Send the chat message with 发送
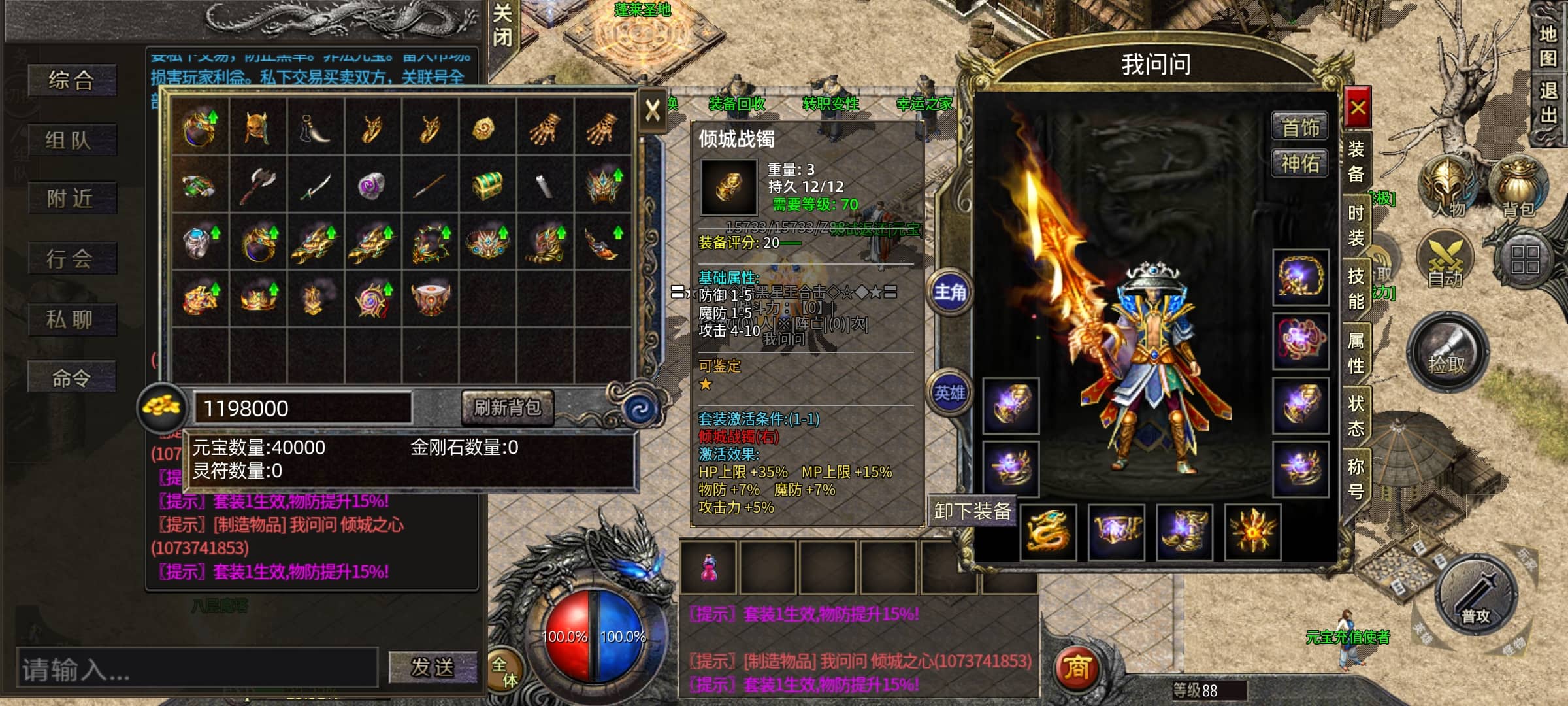Viewport: 1568px width, 706px height. pyautogui.click(x=433, y=667)
